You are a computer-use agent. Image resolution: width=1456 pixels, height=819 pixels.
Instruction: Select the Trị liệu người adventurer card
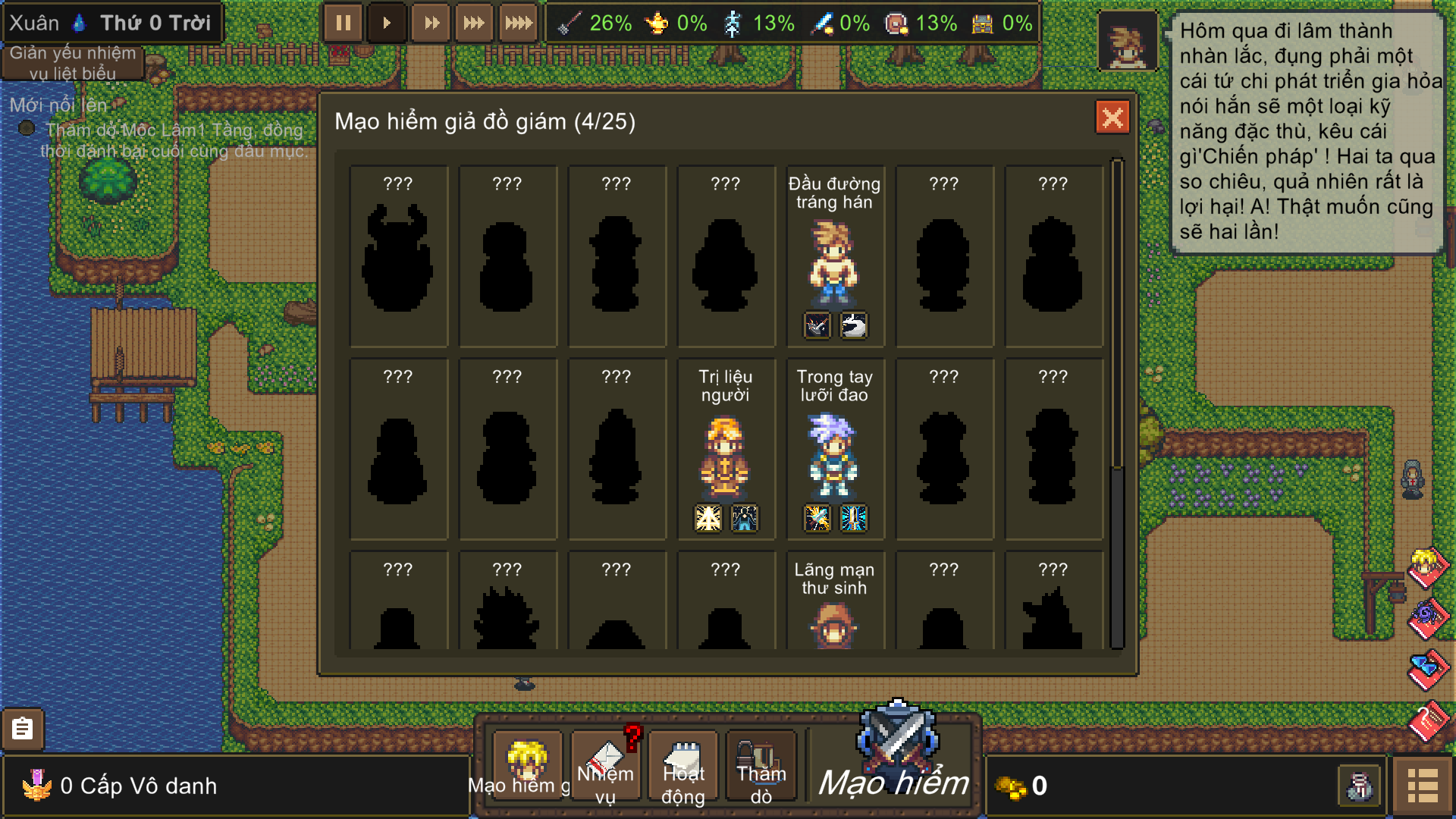(726, 449)
